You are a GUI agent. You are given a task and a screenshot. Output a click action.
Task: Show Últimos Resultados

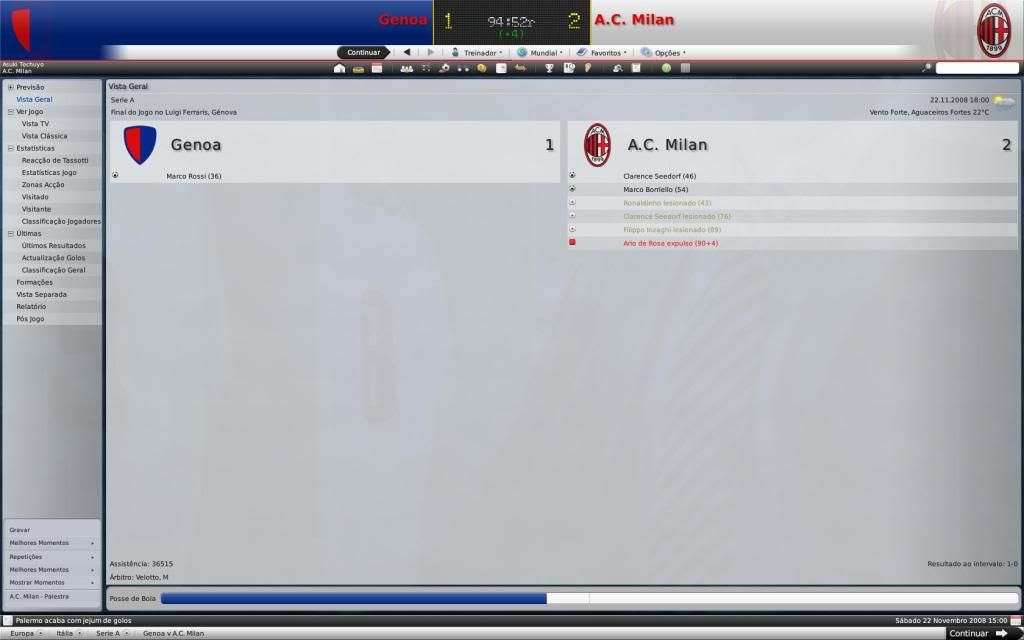pyautogui.click(x=53, y=245)
